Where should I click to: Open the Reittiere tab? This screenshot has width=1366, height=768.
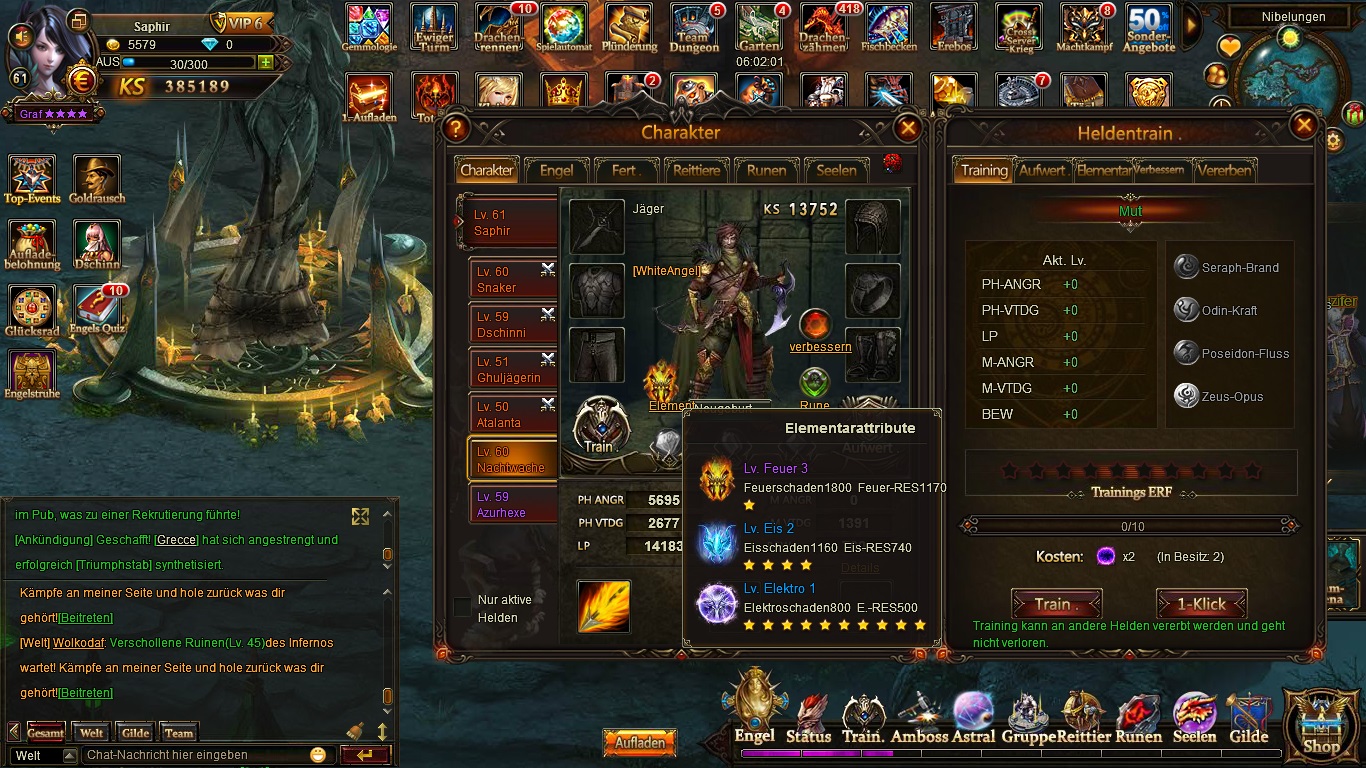[x=696, y=170]
